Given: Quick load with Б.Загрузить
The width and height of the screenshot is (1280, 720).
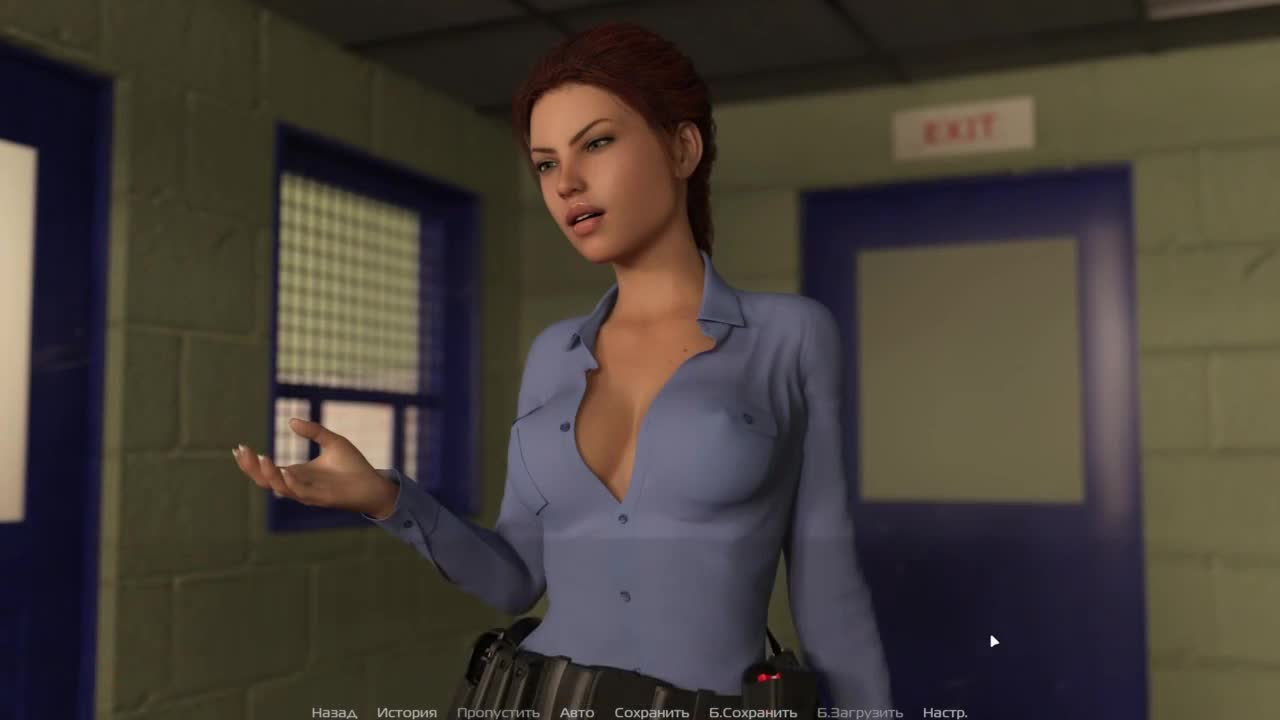Looking at the screenshot, I should click(x=860, y=713).
